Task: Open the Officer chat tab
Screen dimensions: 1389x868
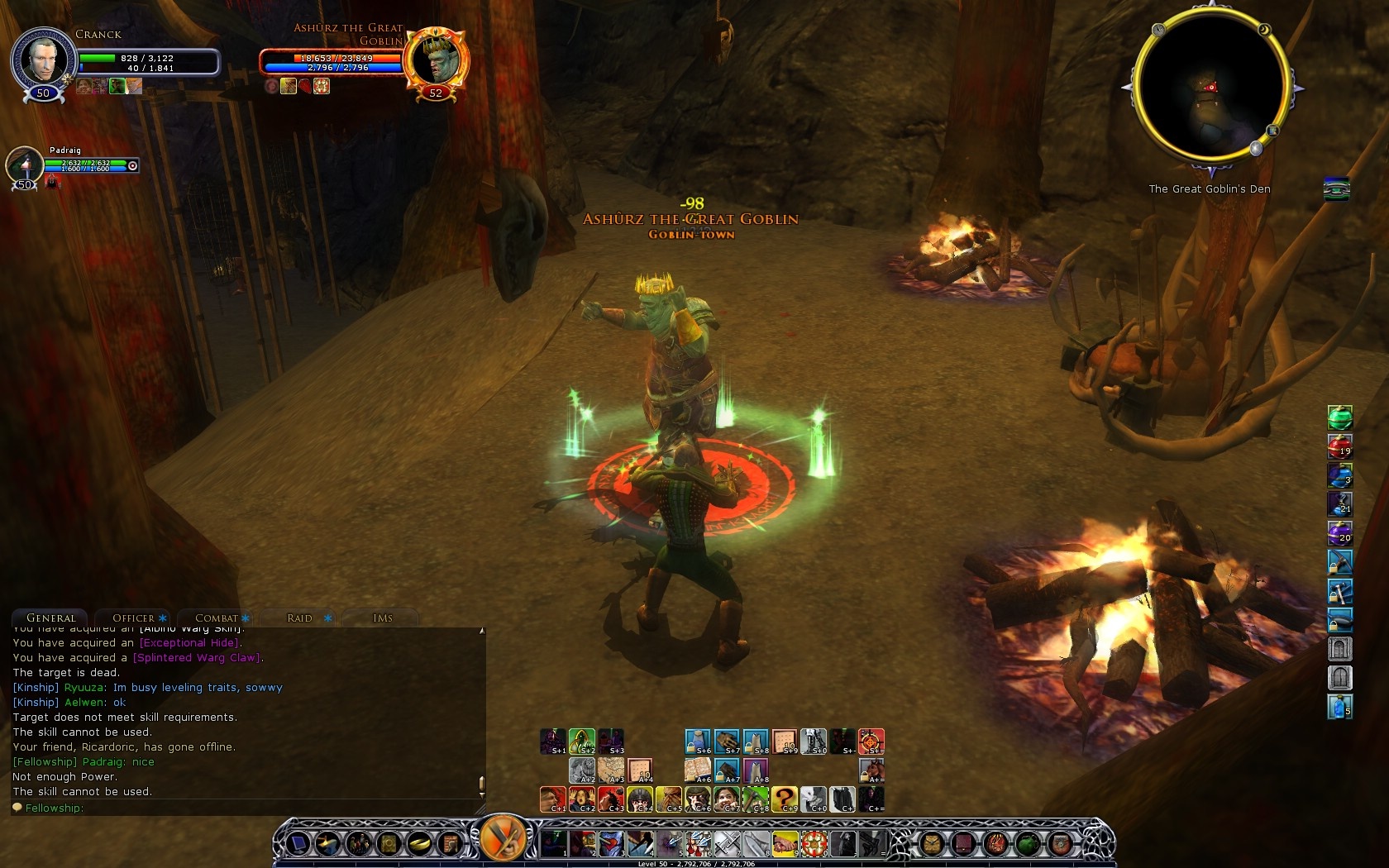Action: (x=134, y=618)
